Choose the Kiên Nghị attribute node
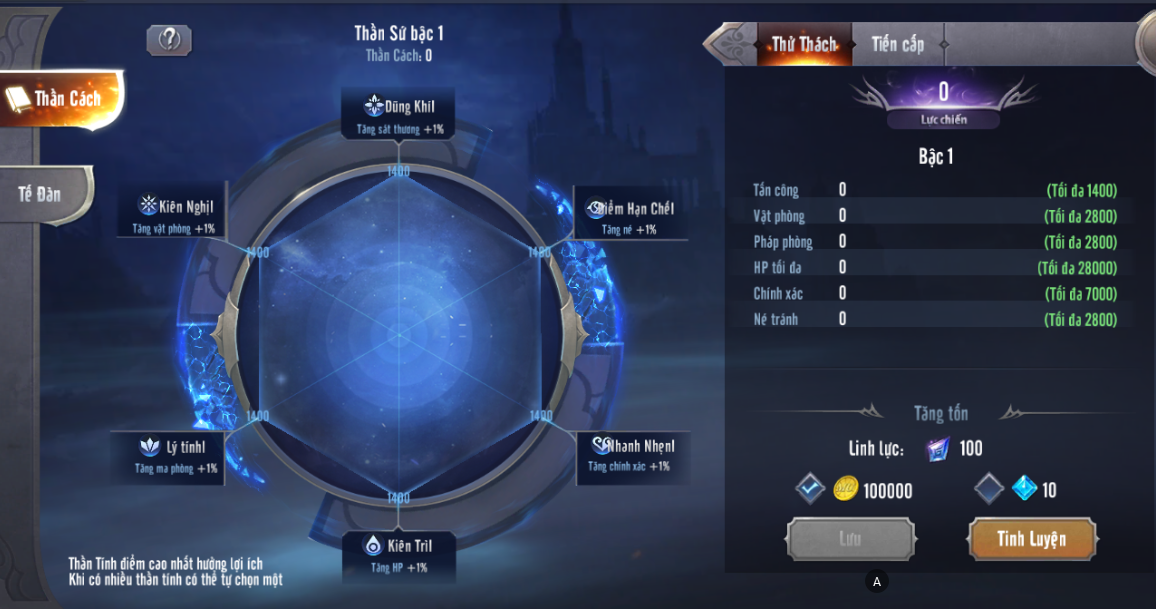 point(175,214)
